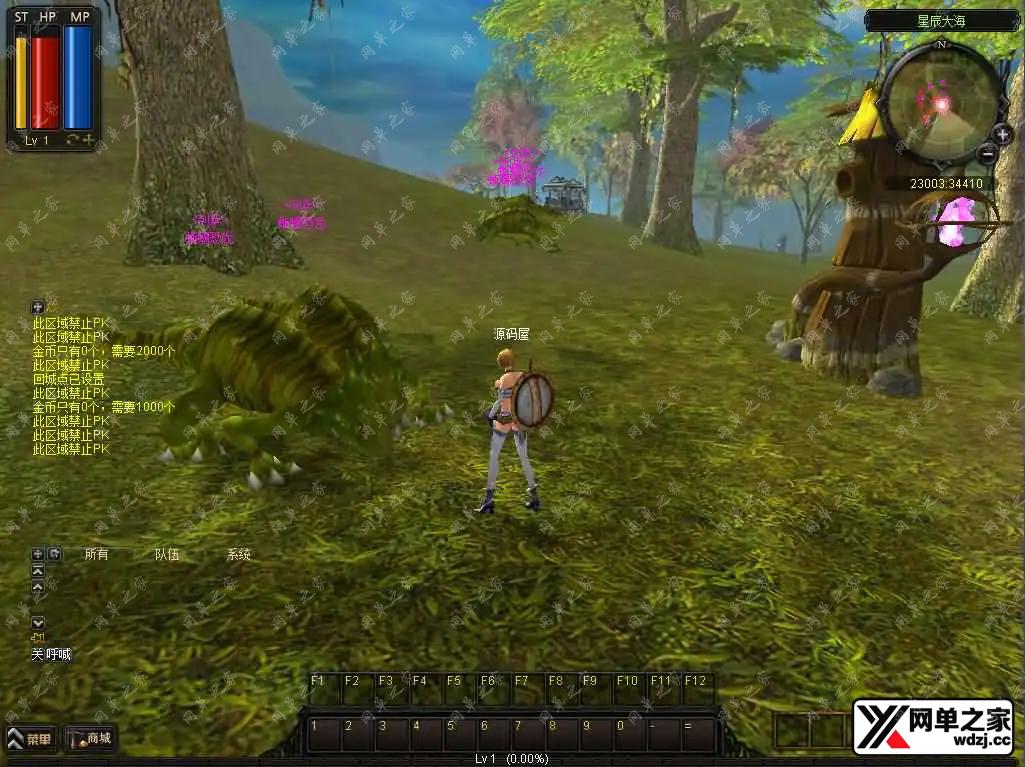
Task: Jump to top of chat log
Action: [x=38, y=570]
